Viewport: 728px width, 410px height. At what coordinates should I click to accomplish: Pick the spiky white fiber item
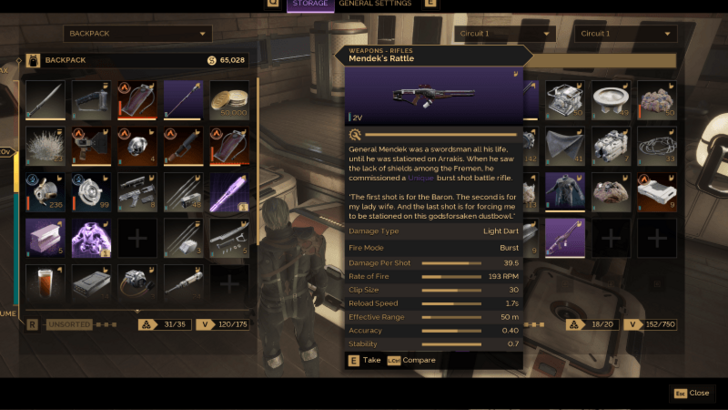45,146
